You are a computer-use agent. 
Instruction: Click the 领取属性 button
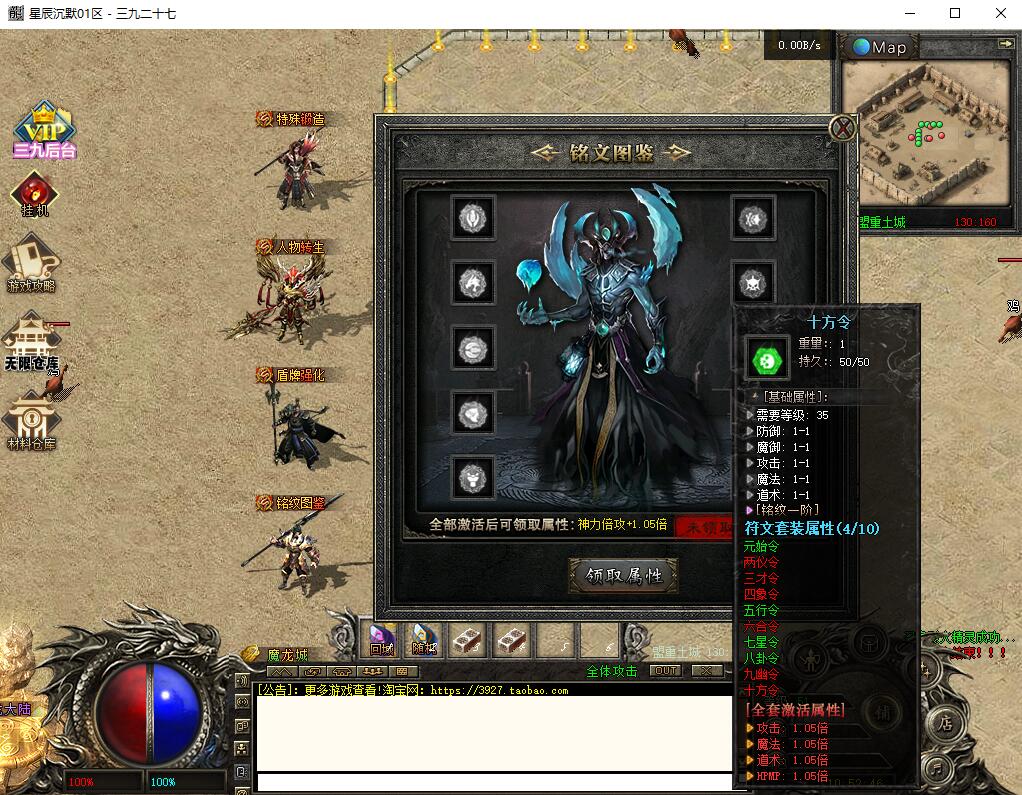click(x=624, y=576)
